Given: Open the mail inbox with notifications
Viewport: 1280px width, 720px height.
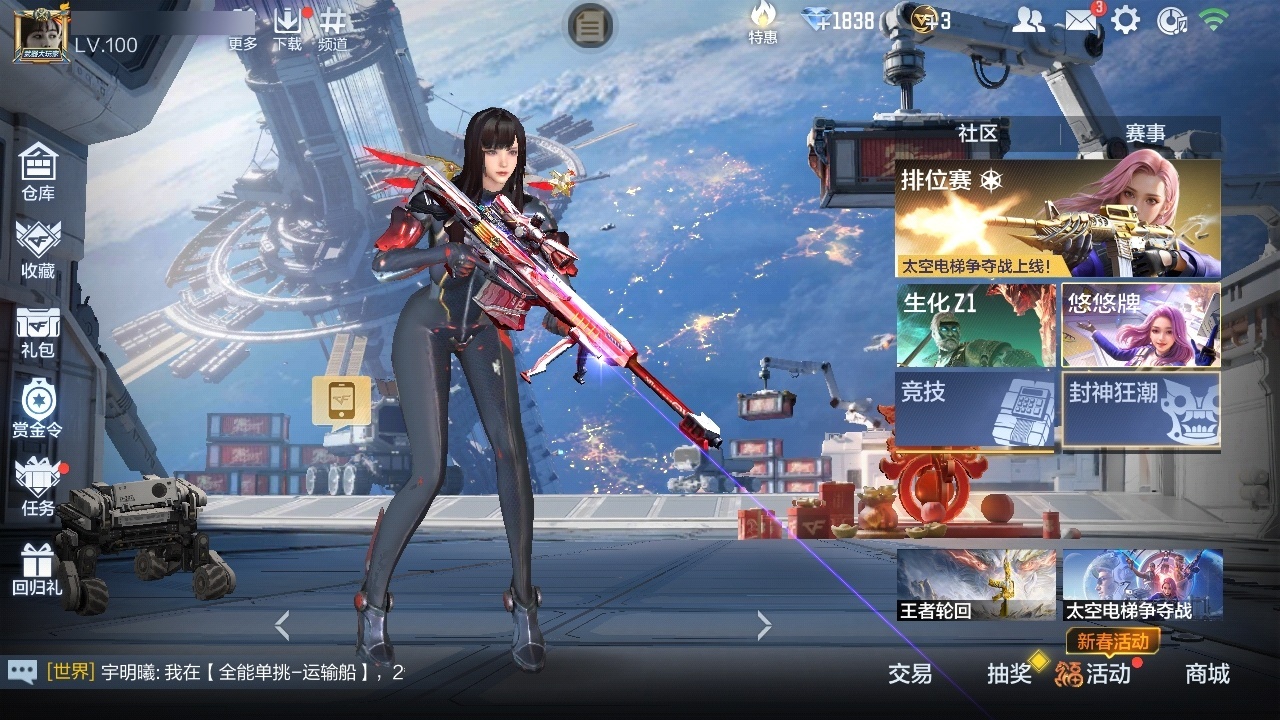Looking at the screenshot, I should [1080, 18].
